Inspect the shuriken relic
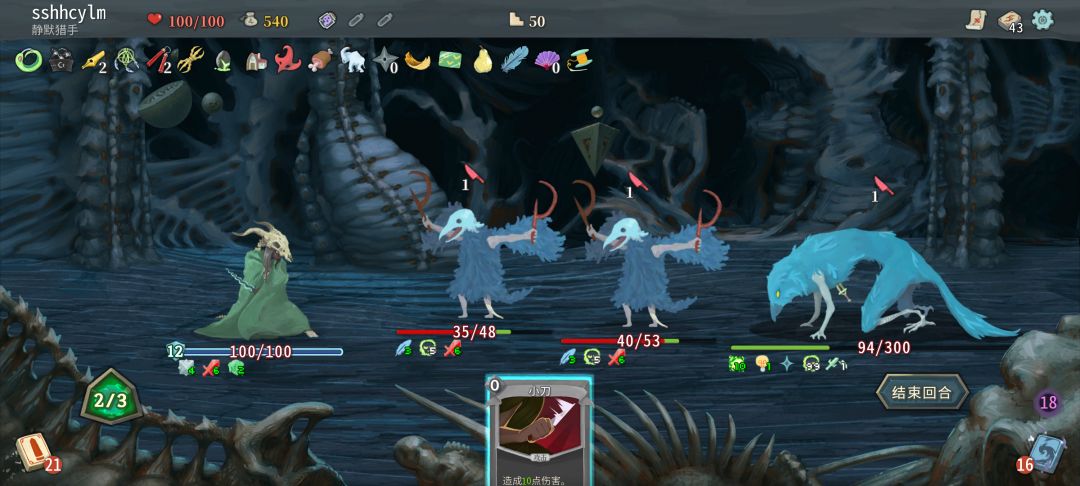 pos(384,60)
